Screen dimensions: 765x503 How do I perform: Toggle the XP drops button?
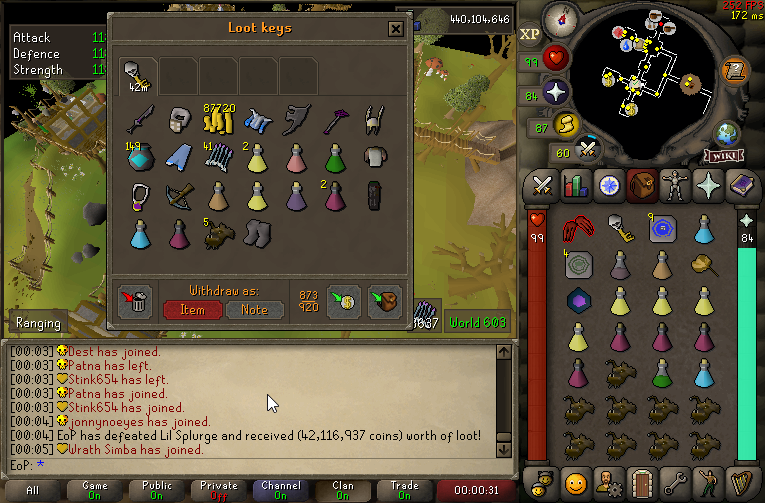(530, 35)
